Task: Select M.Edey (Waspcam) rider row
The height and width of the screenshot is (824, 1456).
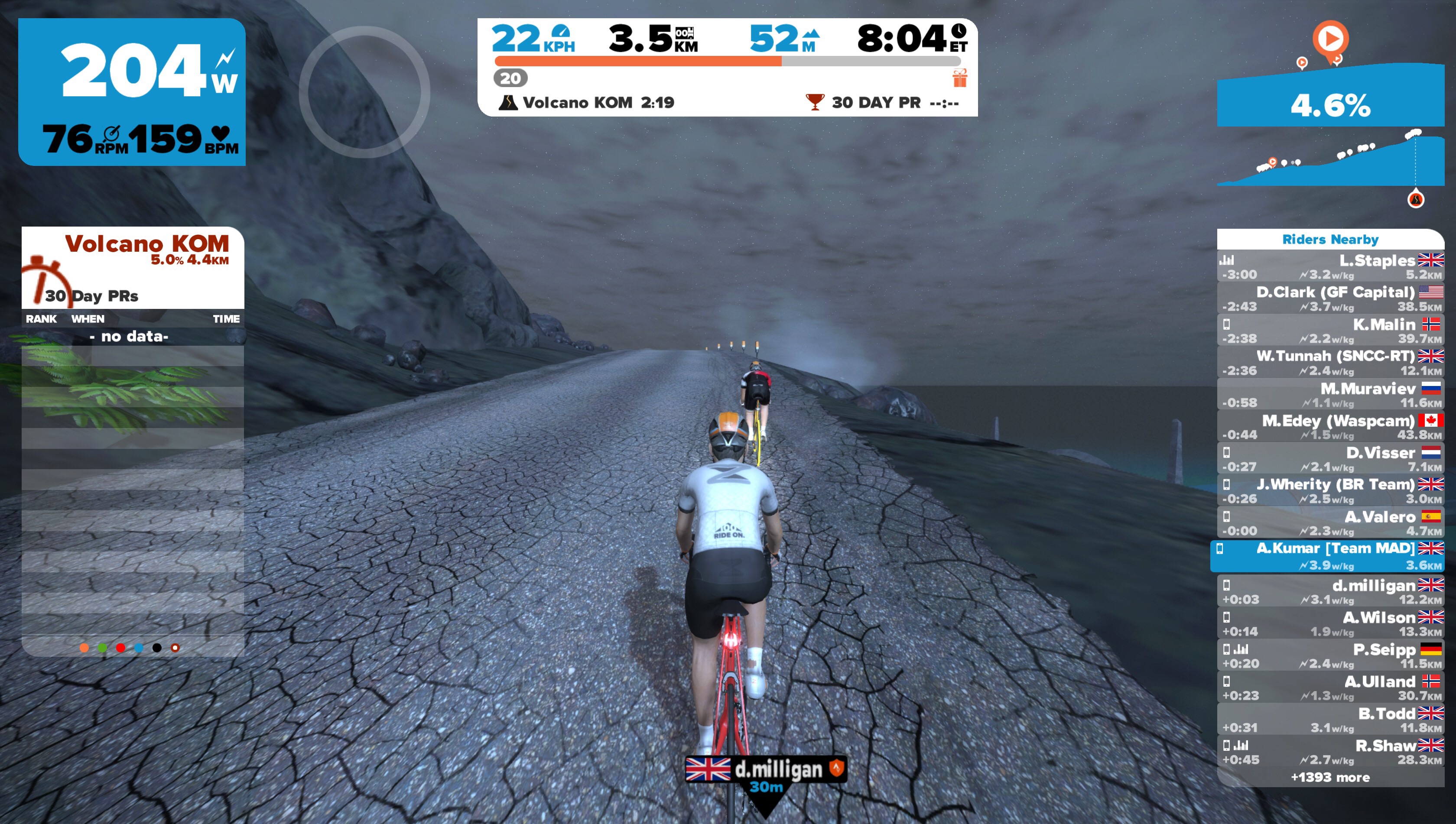Action: (1330, 427)
